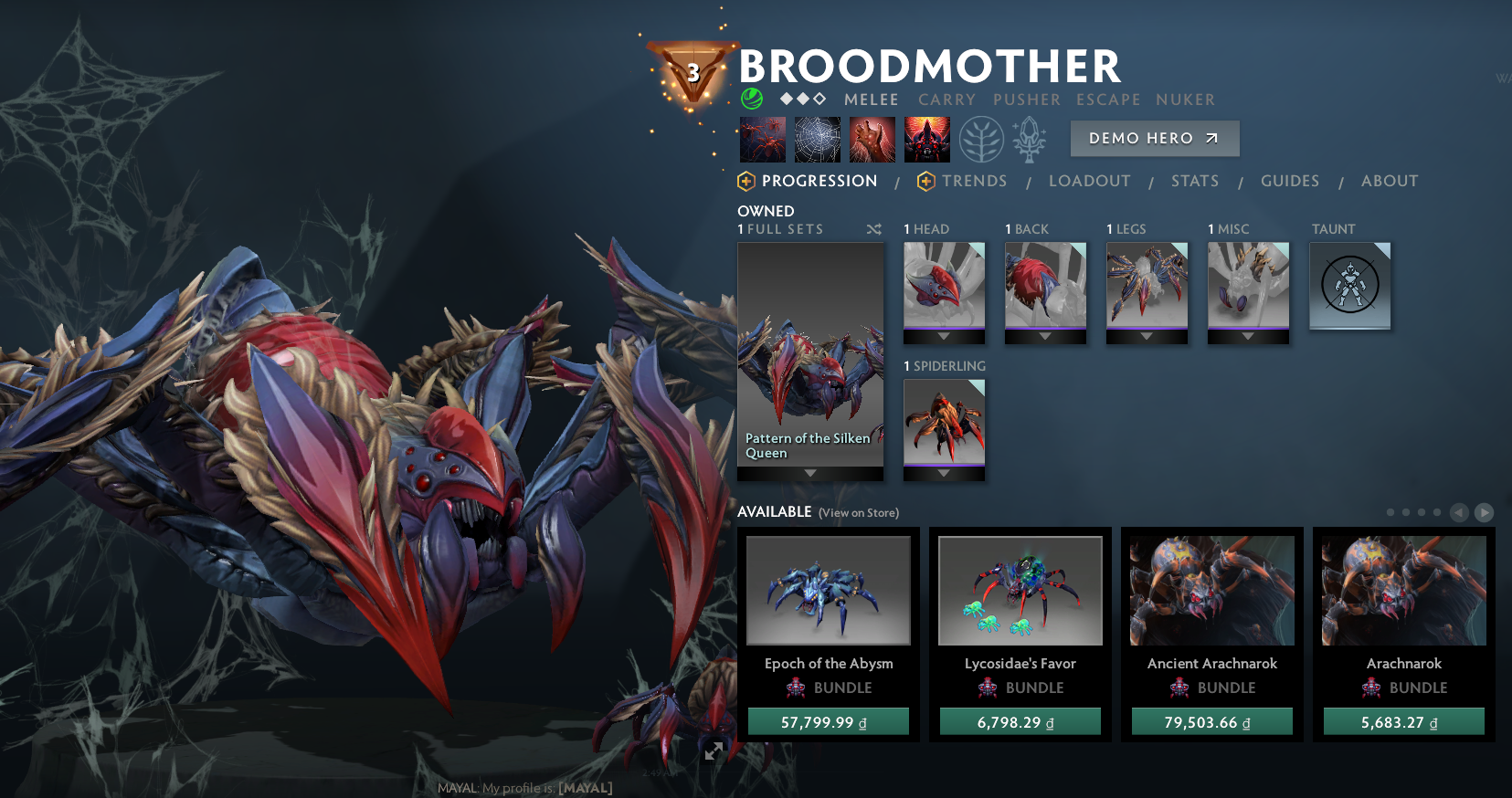Expand details of Pattern of the Silken Queen
This screenshot has width=1512, height=798.
[810, 474]
